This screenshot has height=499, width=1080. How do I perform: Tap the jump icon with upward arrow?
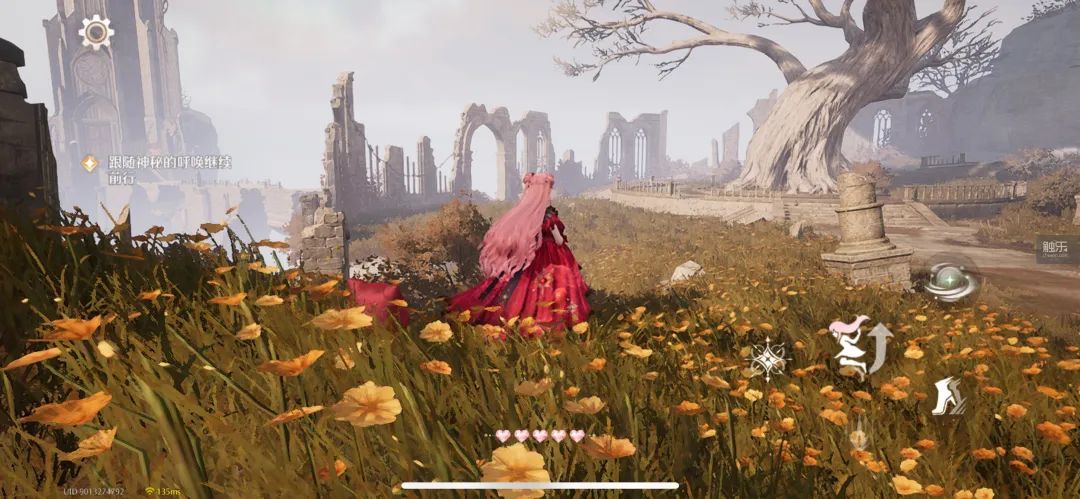[860, 346]
